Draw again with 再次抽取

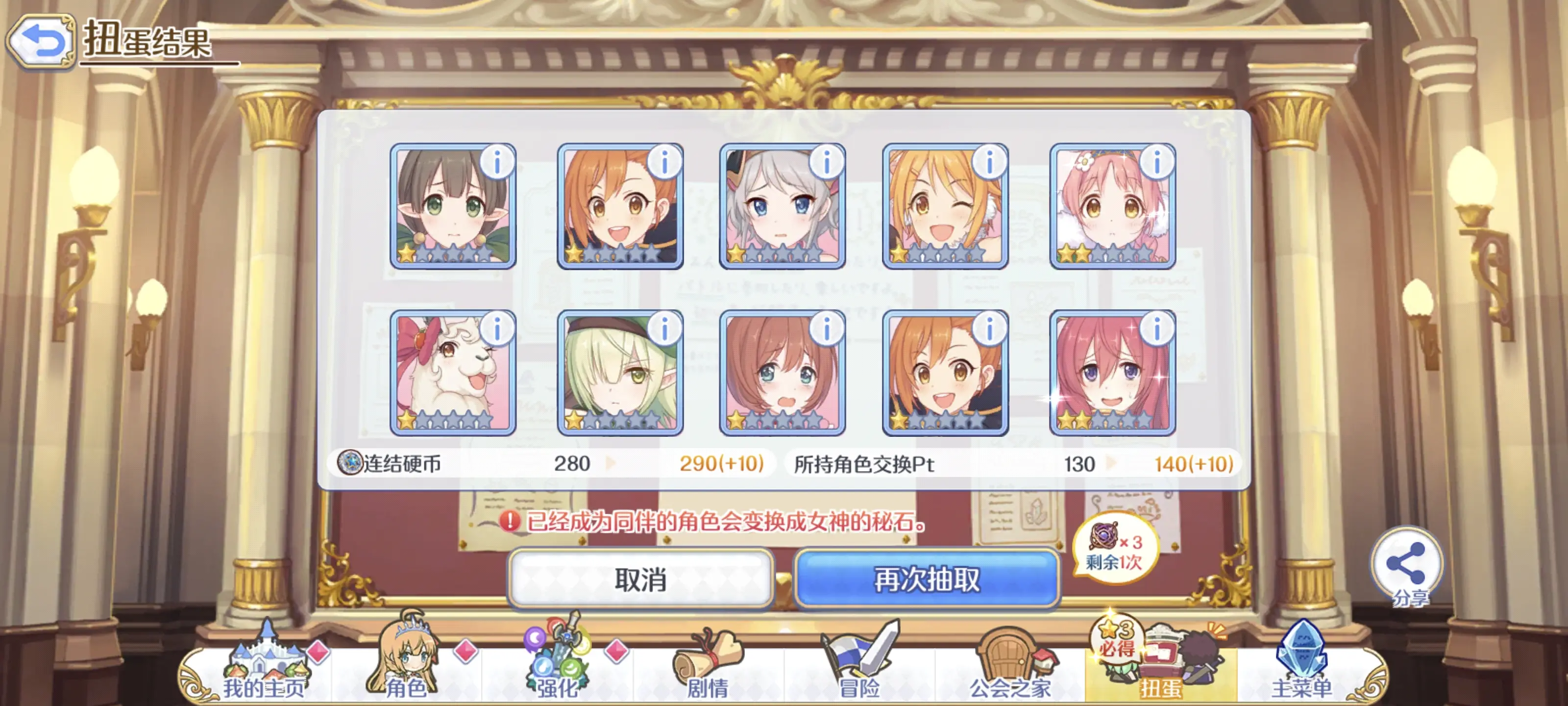(927, 579)
